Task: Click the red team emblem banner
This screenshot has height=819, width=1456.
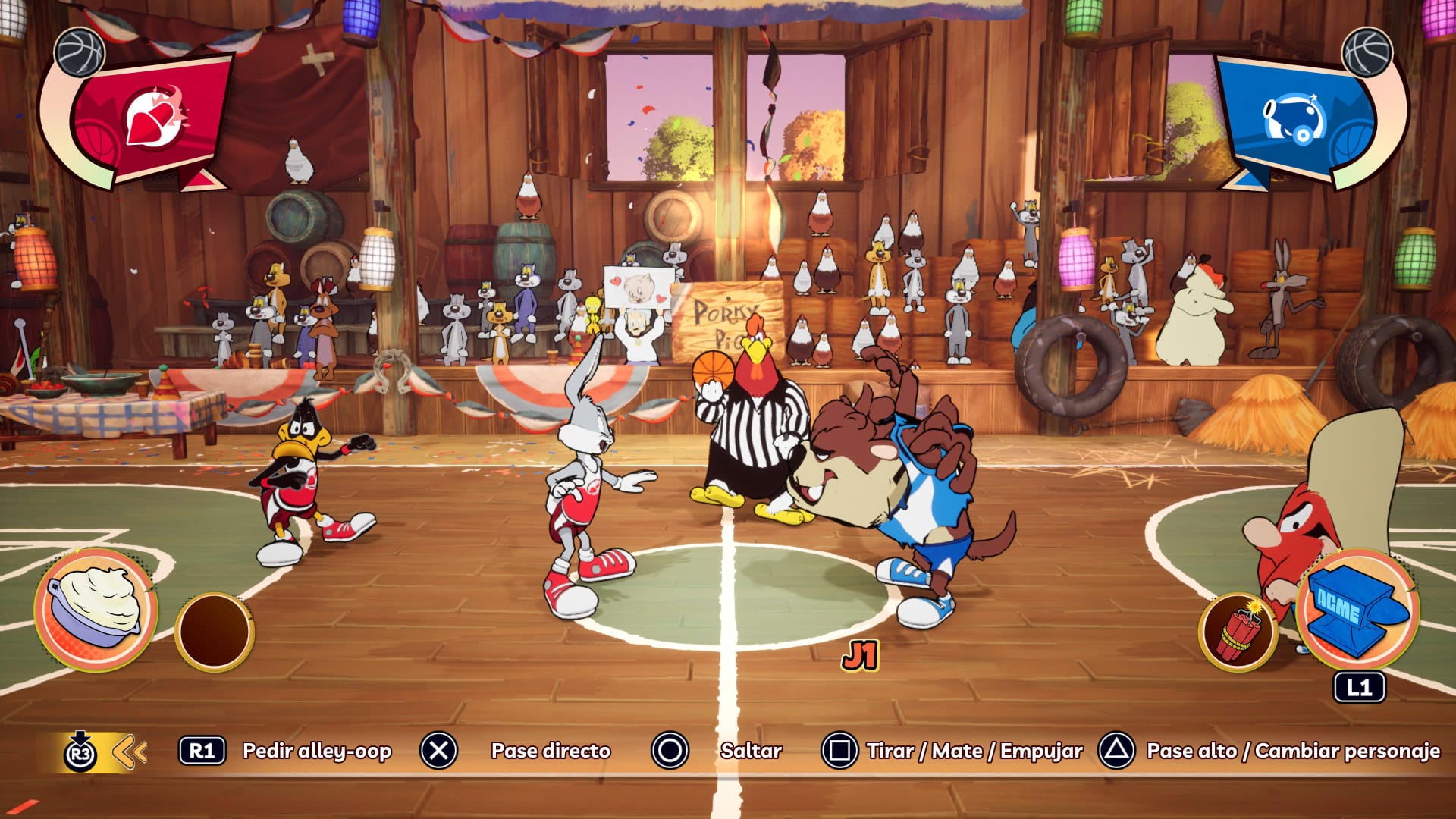Action: [x=152, y=121]
